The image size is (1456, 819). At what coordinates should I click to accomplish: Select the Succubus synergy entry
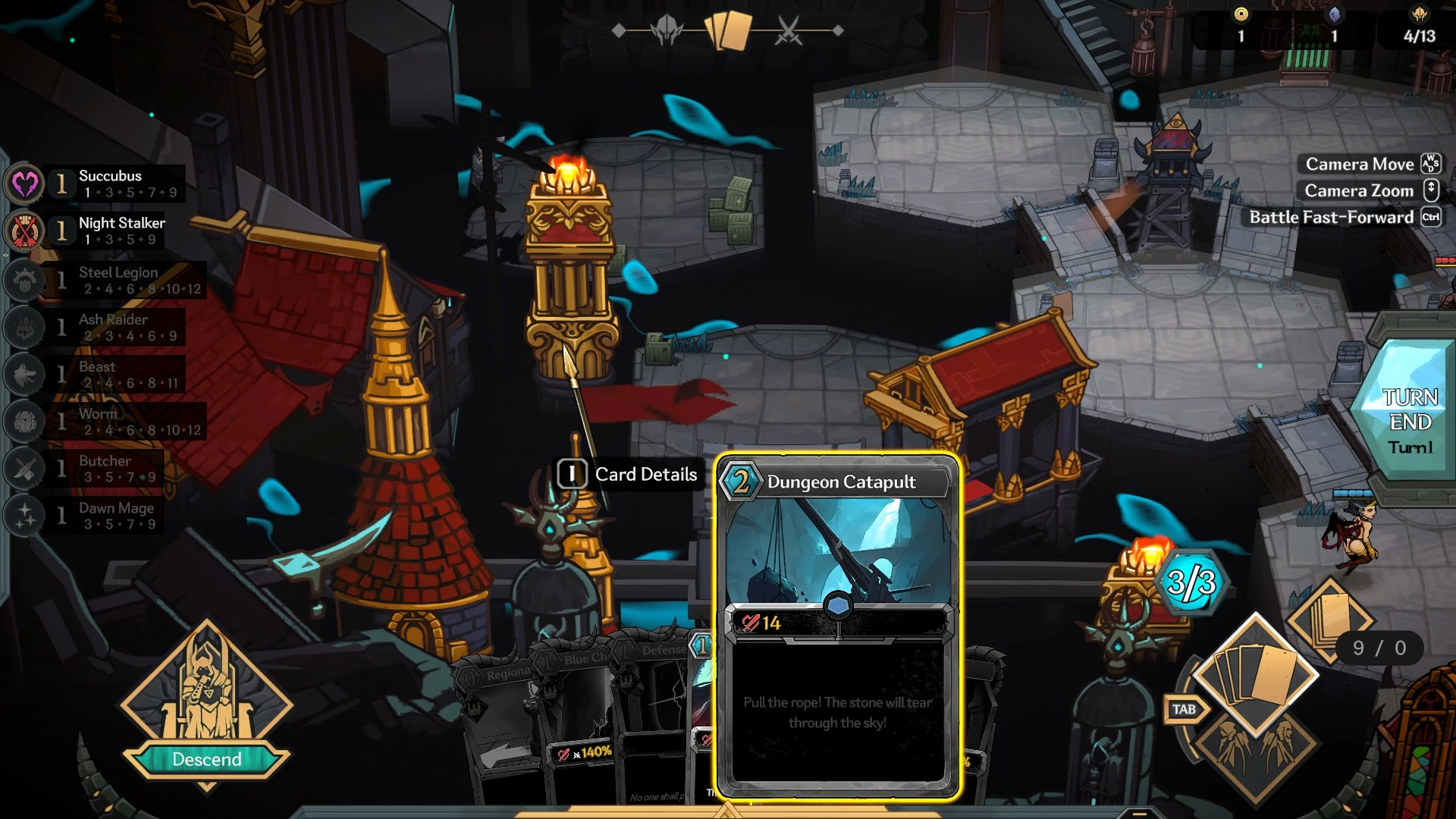[110, 184]
